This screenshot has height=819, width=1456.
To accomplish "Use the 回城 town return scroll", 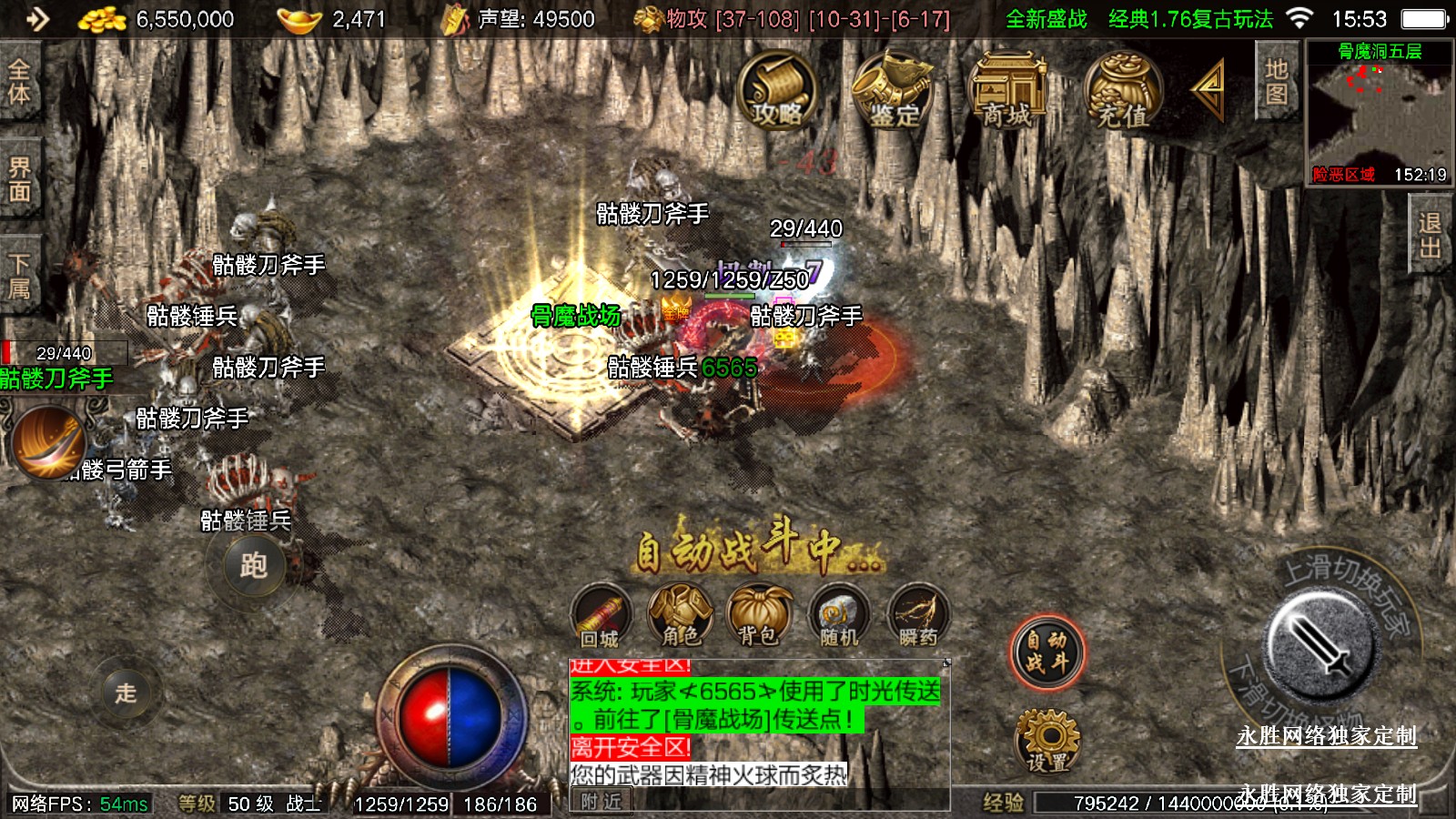I will [601, 616].
